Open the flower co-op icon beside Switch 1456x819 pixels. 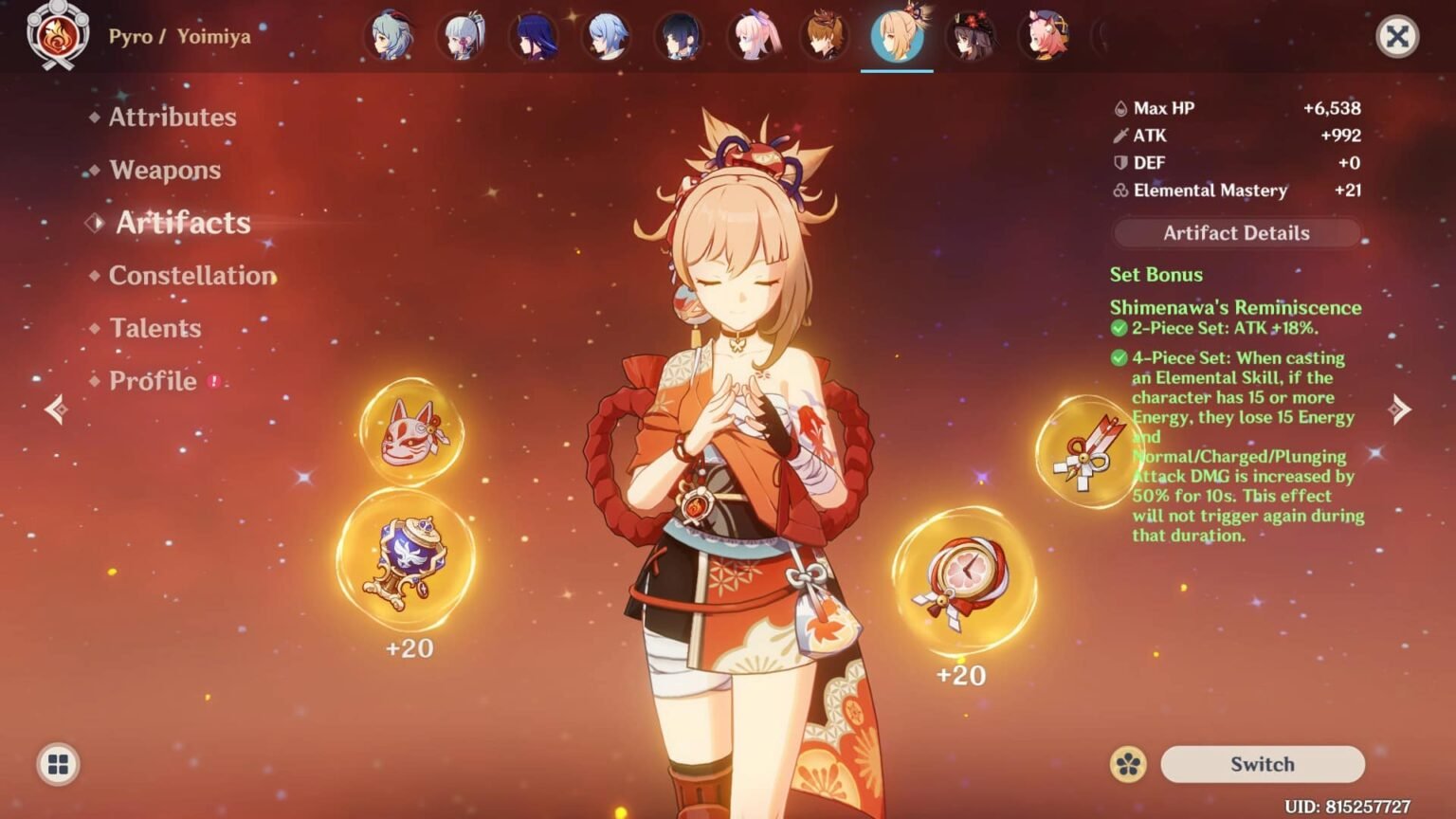[1130, 764]
